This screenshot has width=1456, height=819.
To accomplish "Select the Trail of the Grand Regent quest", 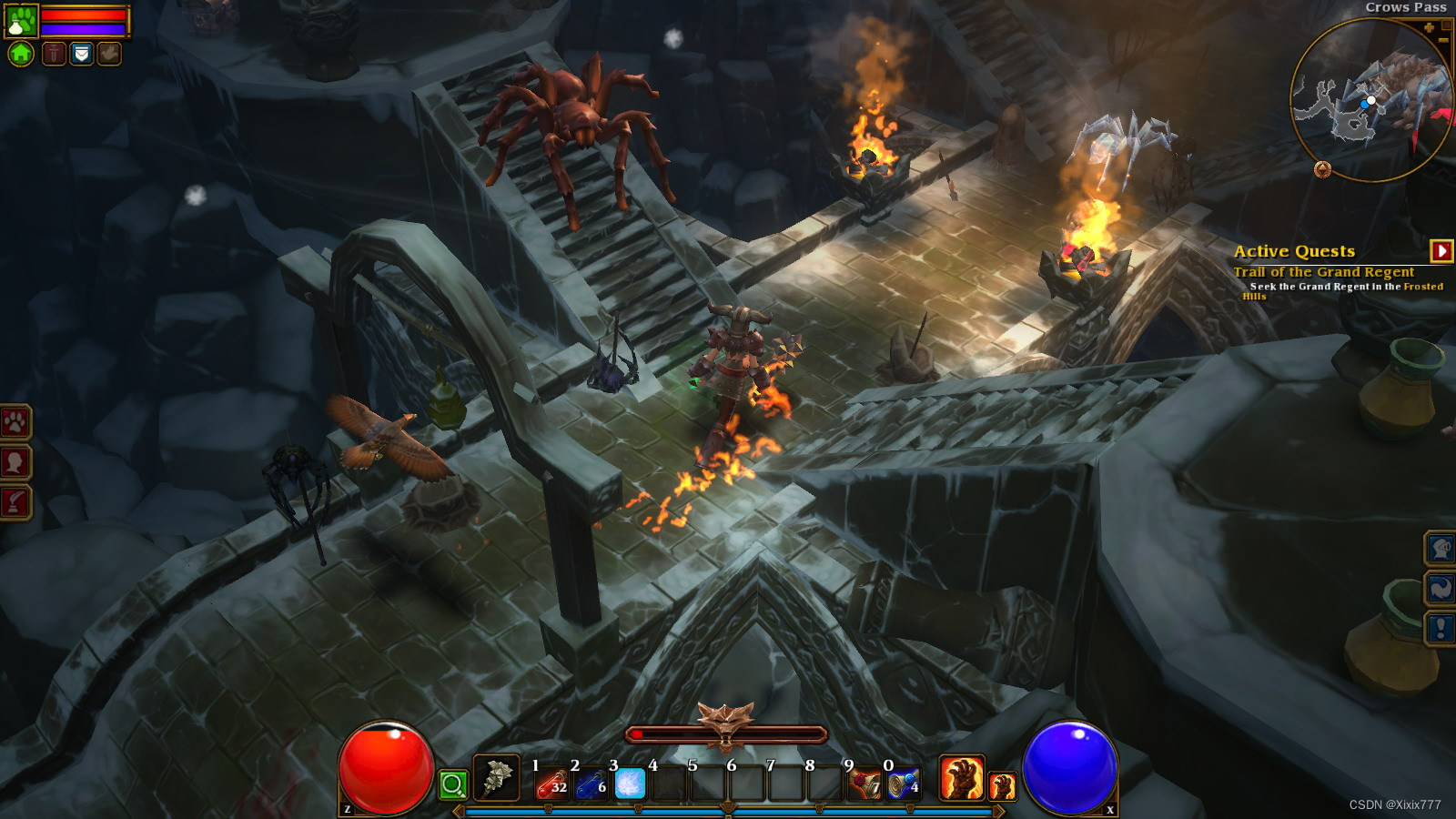I will (1323, 272).
